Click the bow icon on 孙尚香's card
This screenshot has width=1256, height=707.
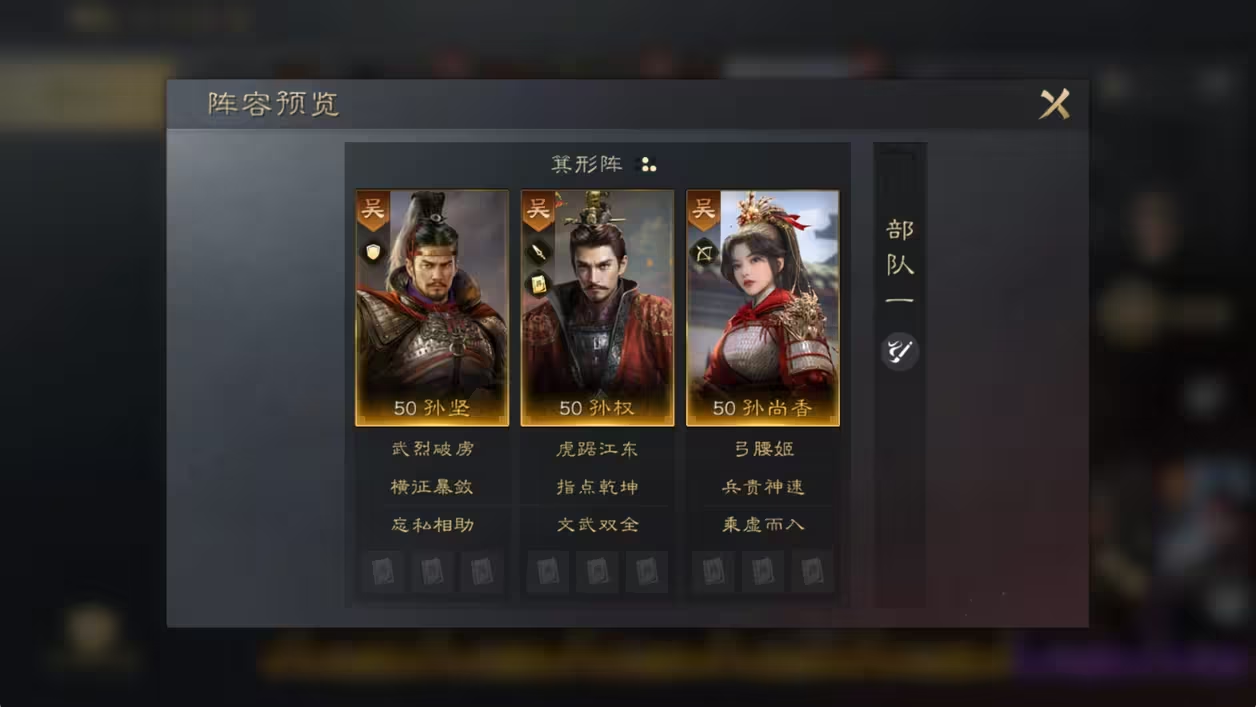(704, 252)
